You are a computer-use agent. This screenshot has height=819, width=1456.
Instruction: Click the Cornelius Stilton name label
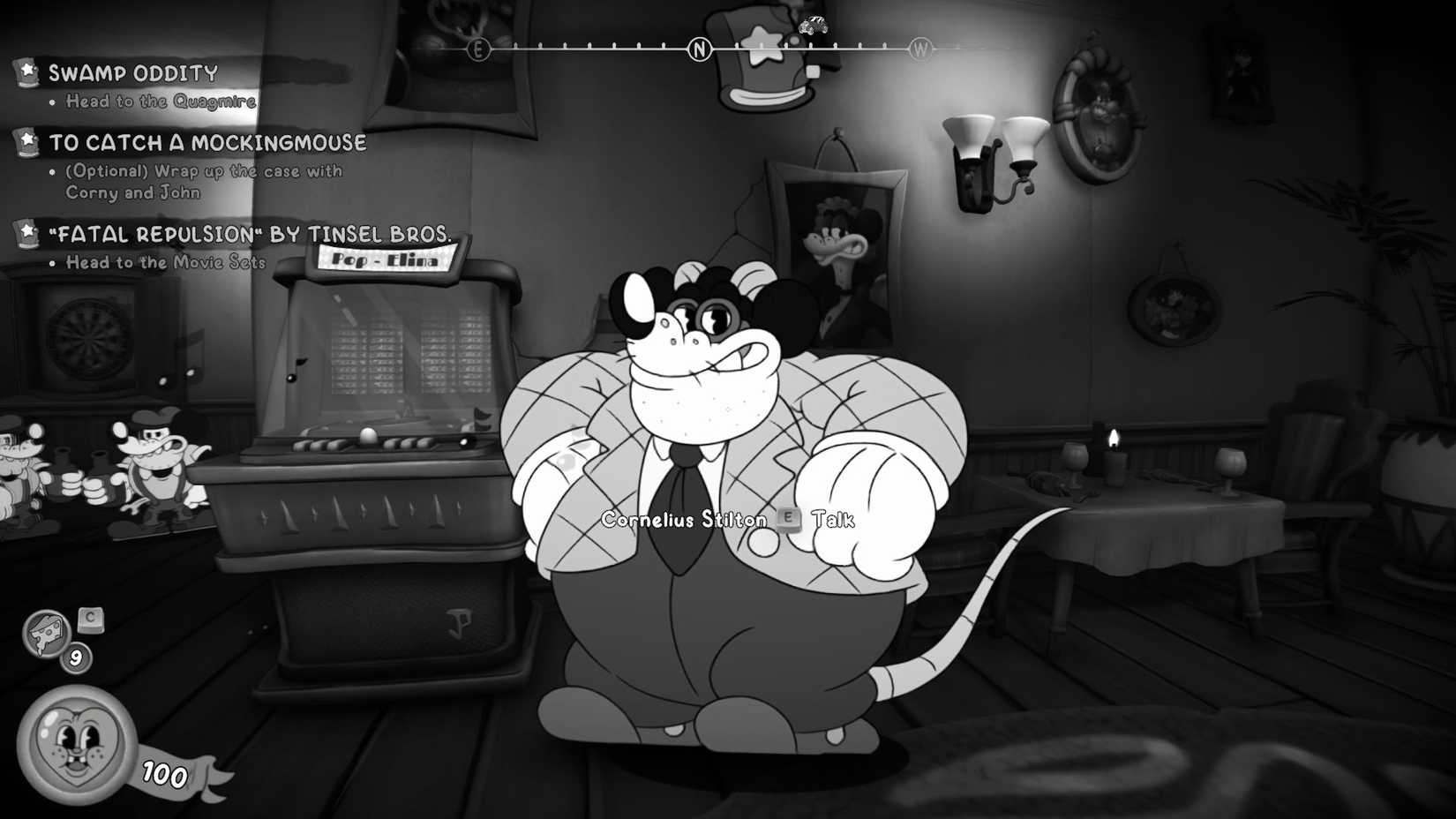coord(682,521)
